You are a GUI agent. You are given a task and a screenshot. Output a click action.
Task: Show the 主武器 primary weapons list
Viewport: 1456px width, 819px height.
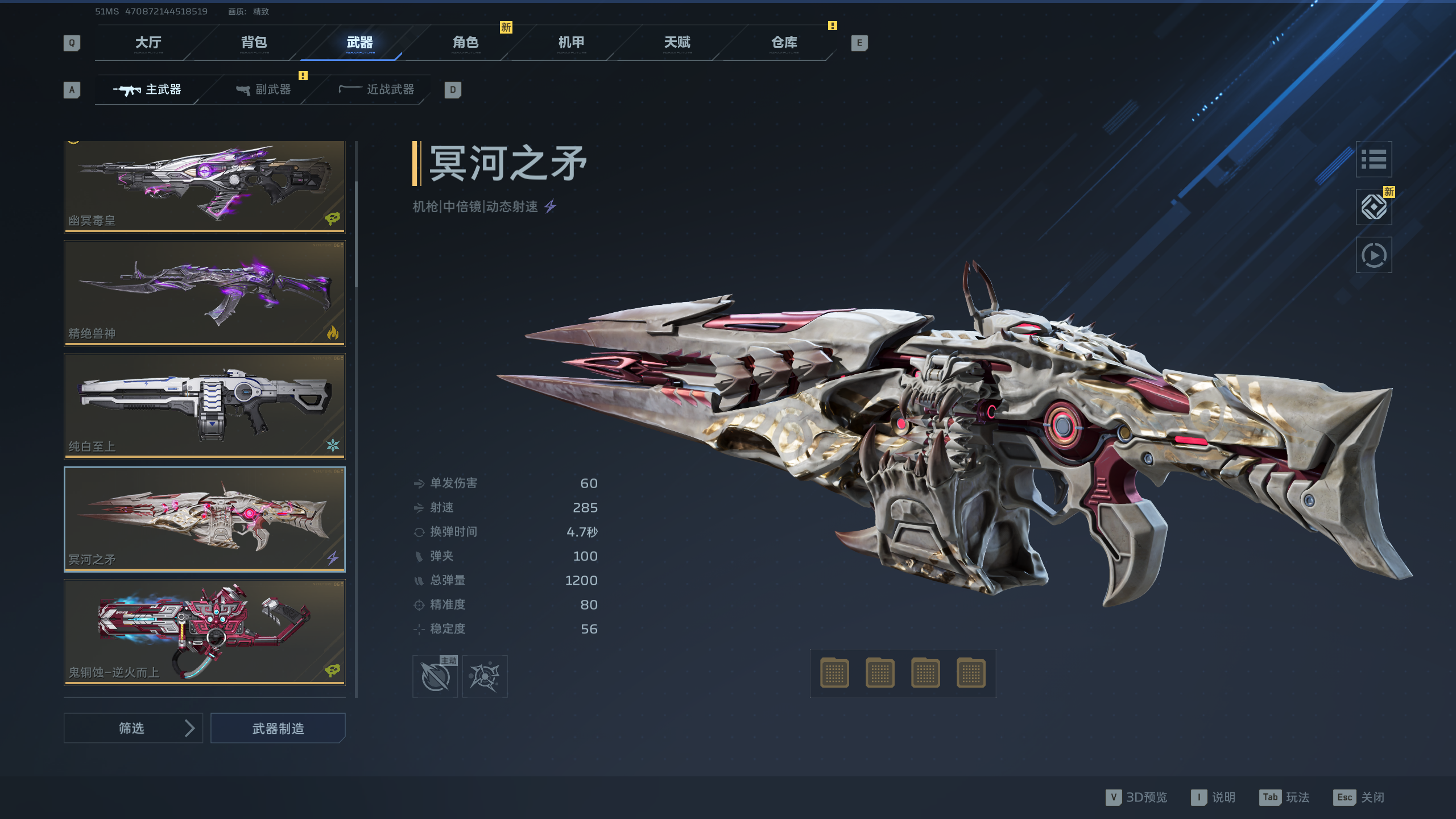148,90
